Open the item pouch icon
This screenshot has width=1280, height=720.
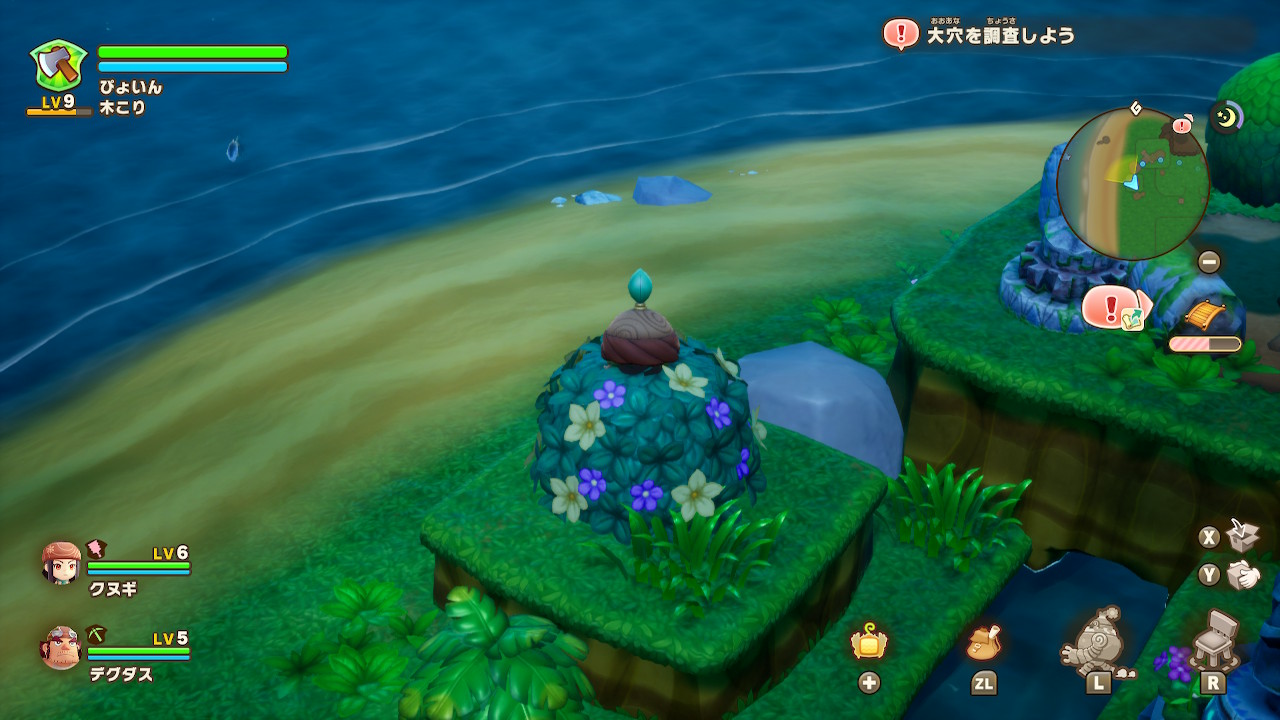[x=984, y=644]
